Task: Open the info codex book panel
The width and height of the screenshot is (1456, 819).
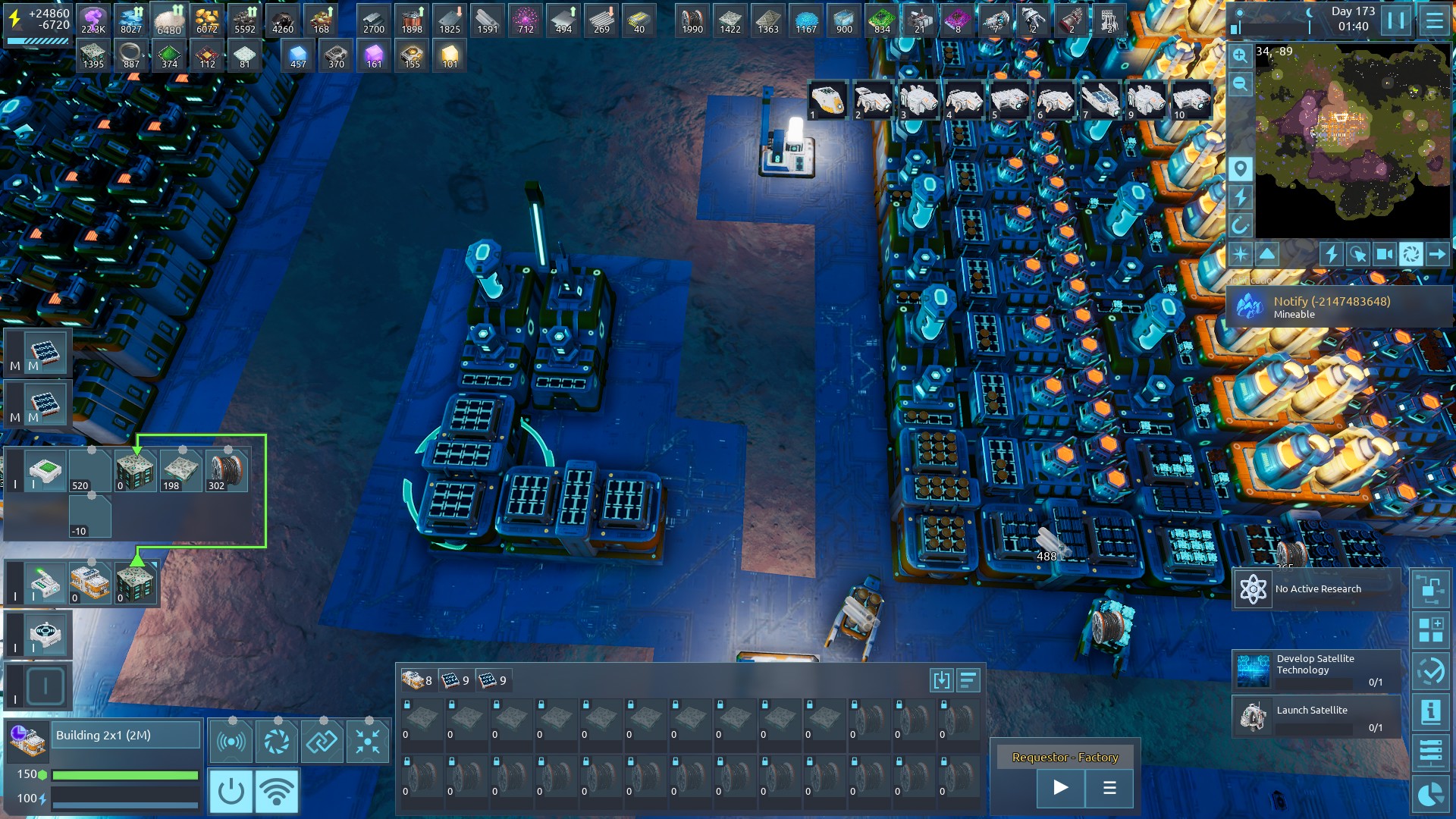Action: pyautogui.click(x=1430, y=712)
